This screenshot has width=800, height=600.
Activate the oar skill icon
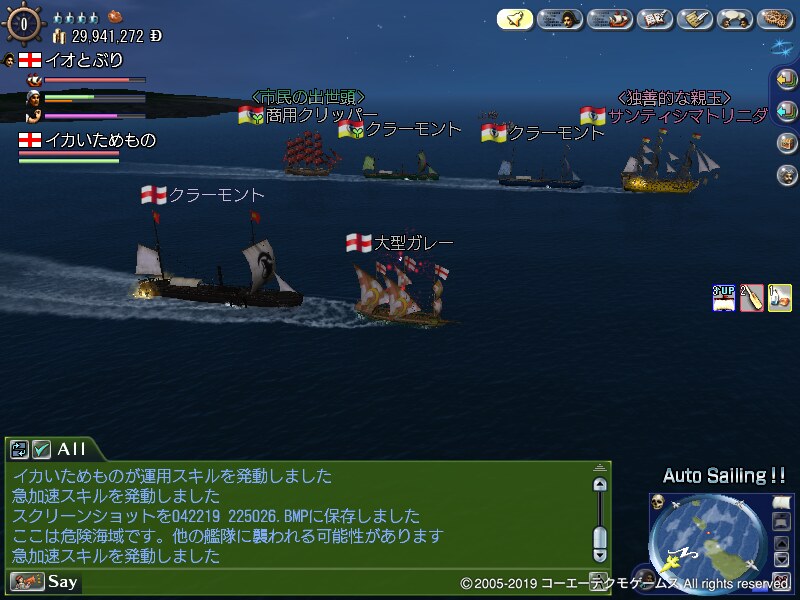(751, 297)
